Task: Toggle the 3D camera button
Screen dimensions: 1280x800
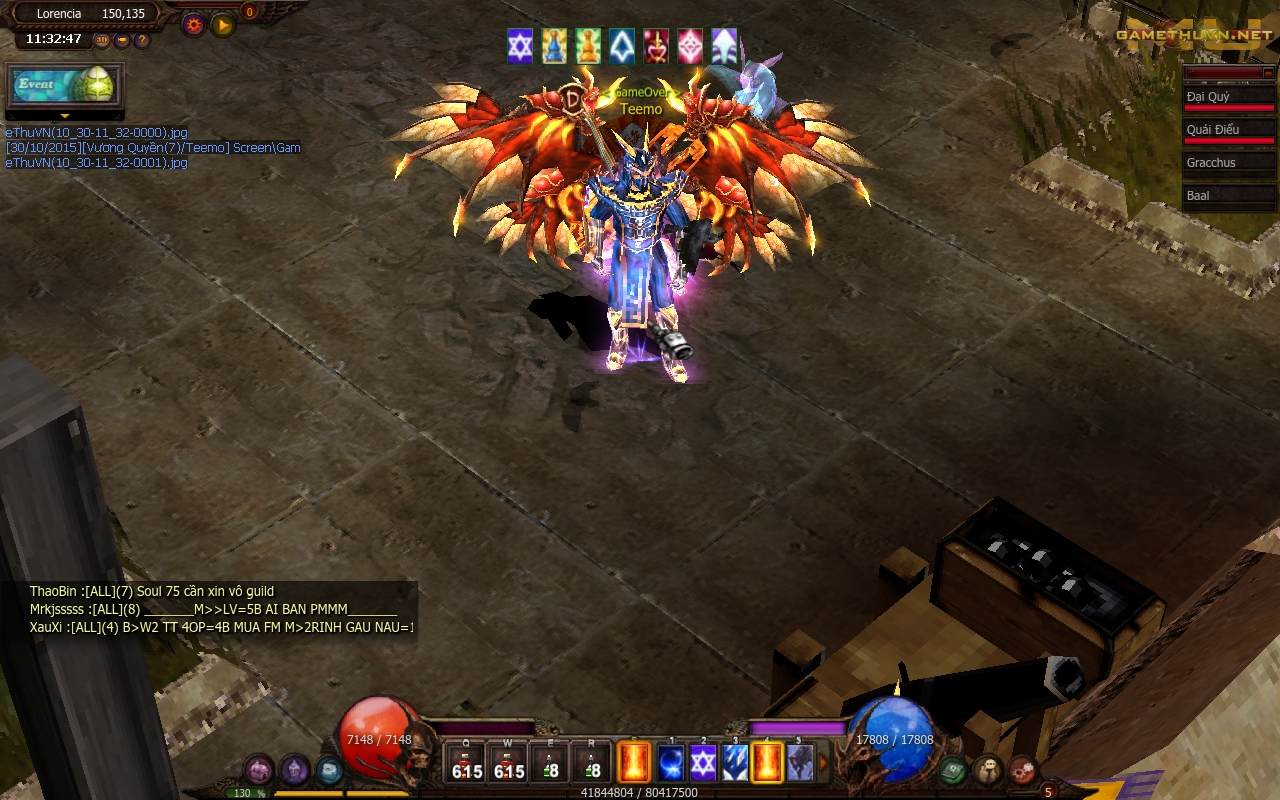Action: [x=102, y=40]
